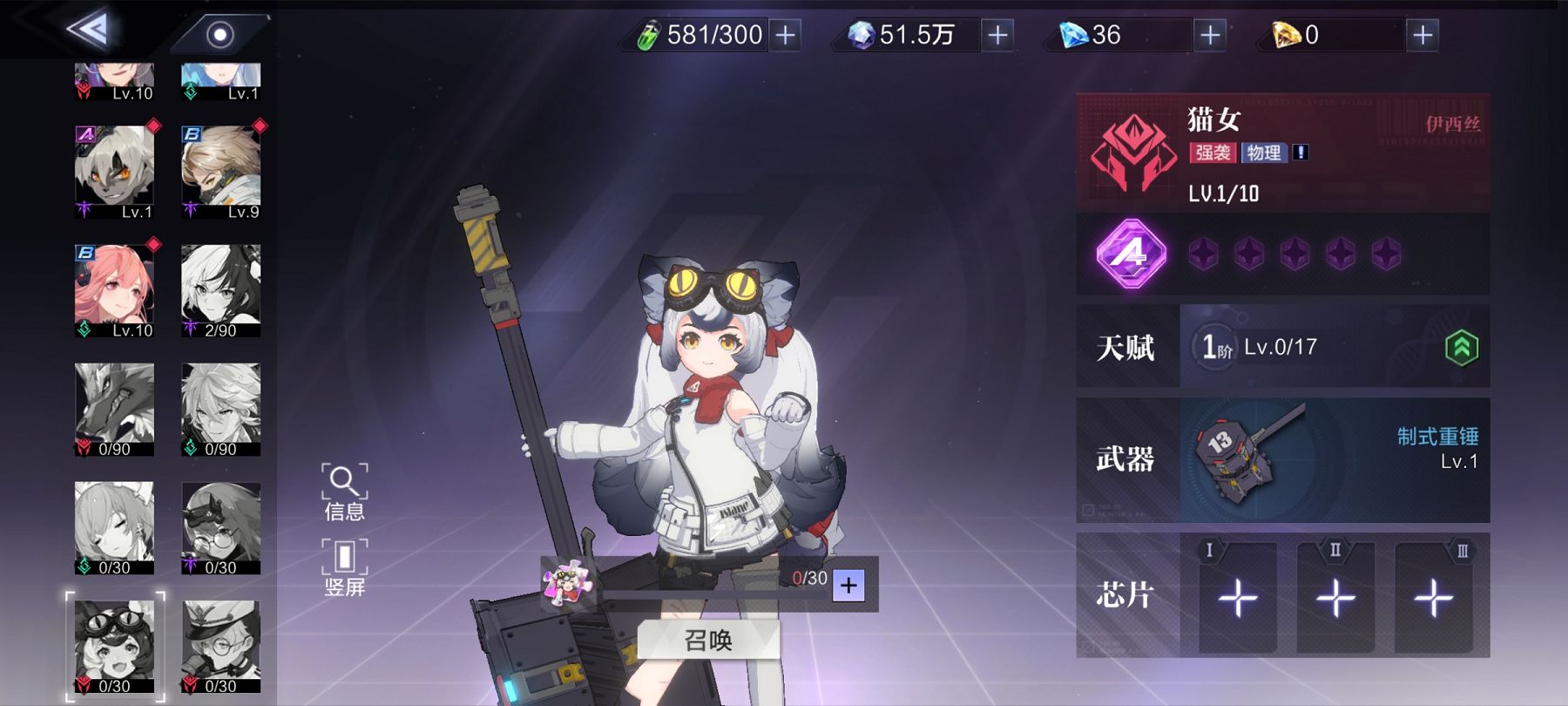This screenshot has height=706, width=1568.
Task: Add more gold gem currency
Action: 1423,35
